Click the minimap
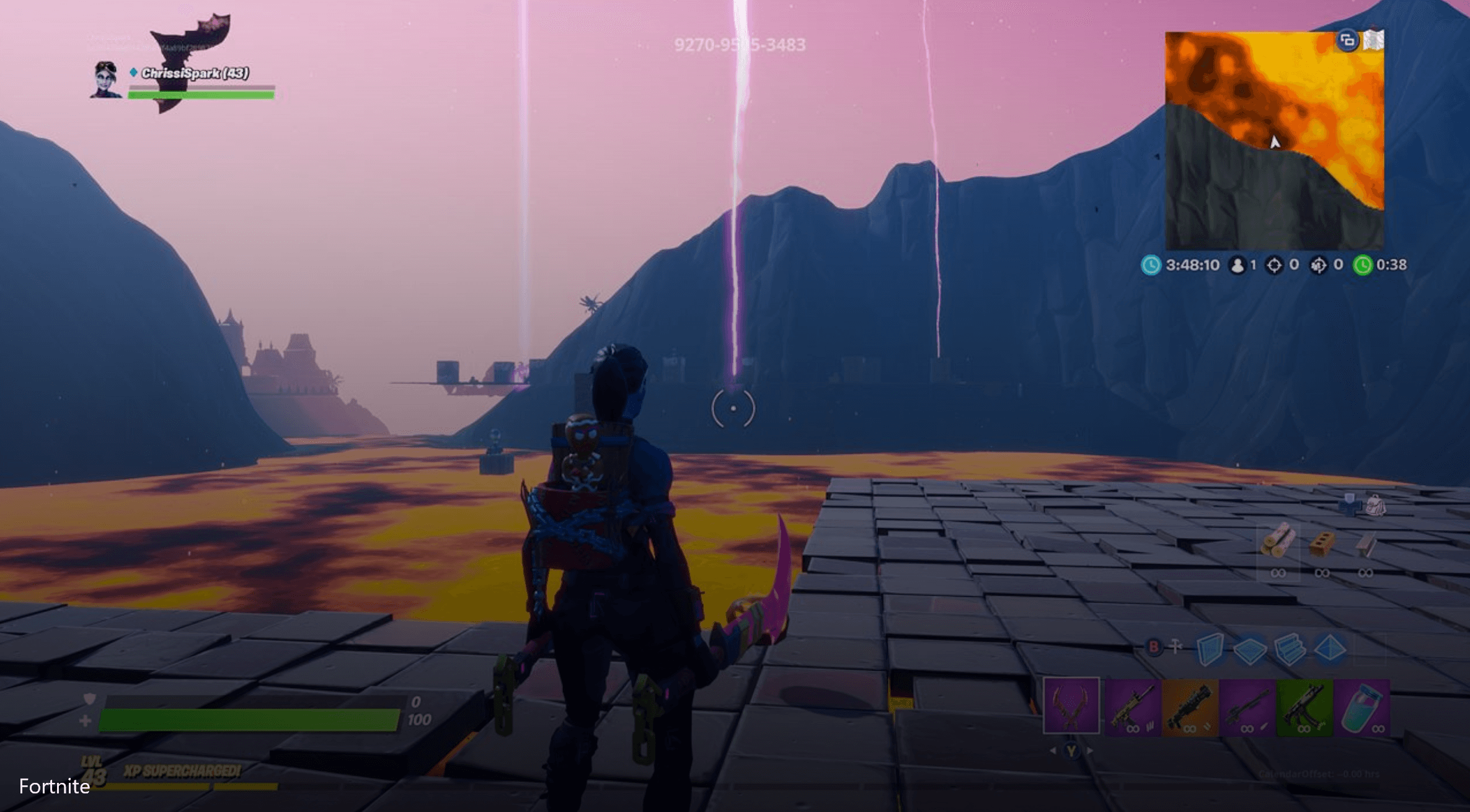 1274,141
